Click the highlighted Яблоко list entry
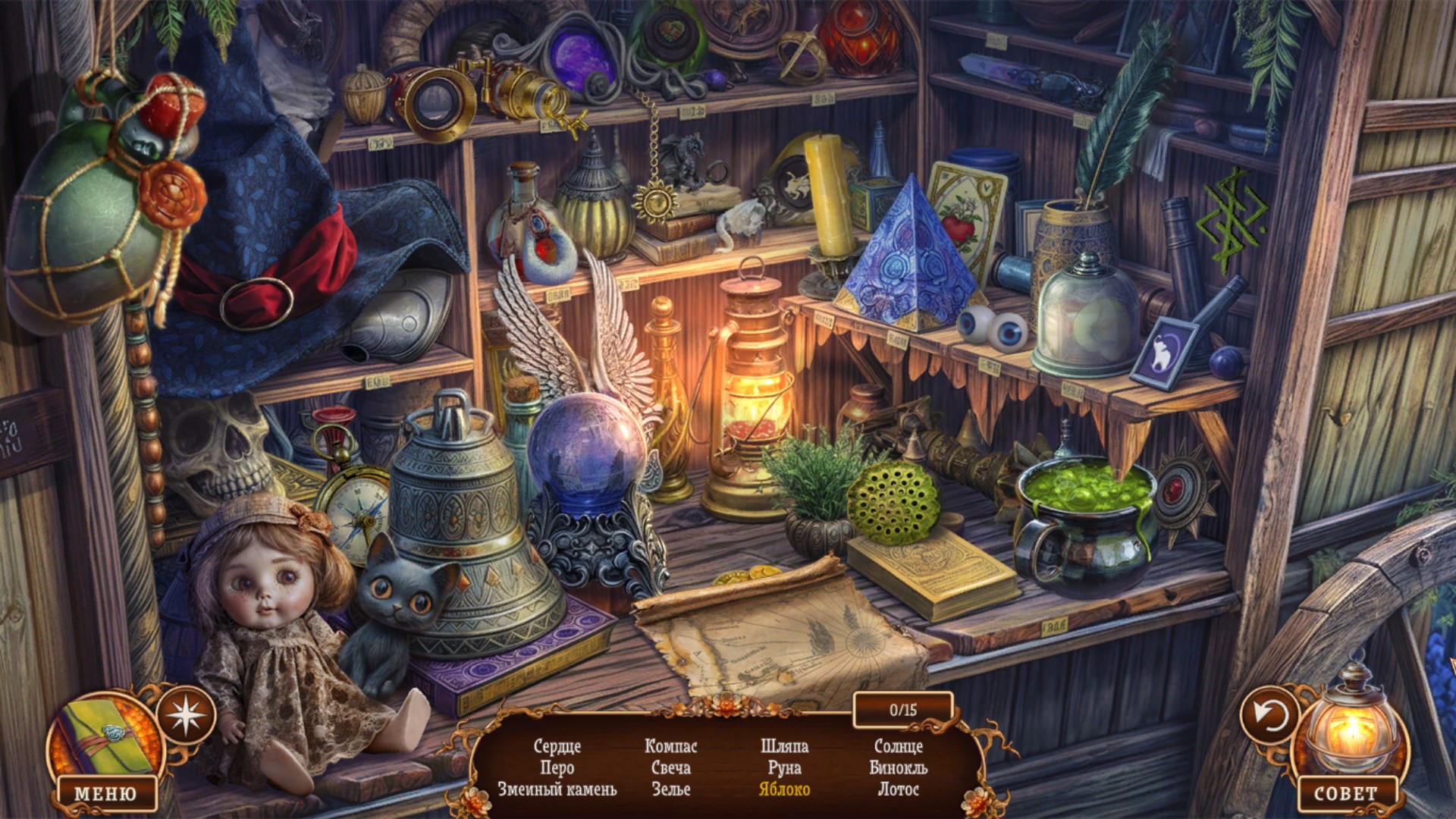Screen dimensions: 1456x819 [784, 789]
